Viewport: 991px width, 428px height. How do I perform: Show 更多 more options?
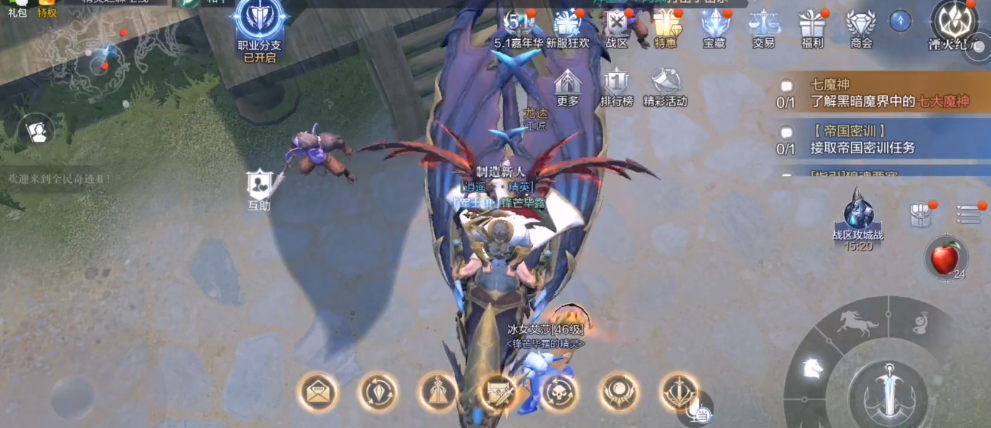pos(568,85)
